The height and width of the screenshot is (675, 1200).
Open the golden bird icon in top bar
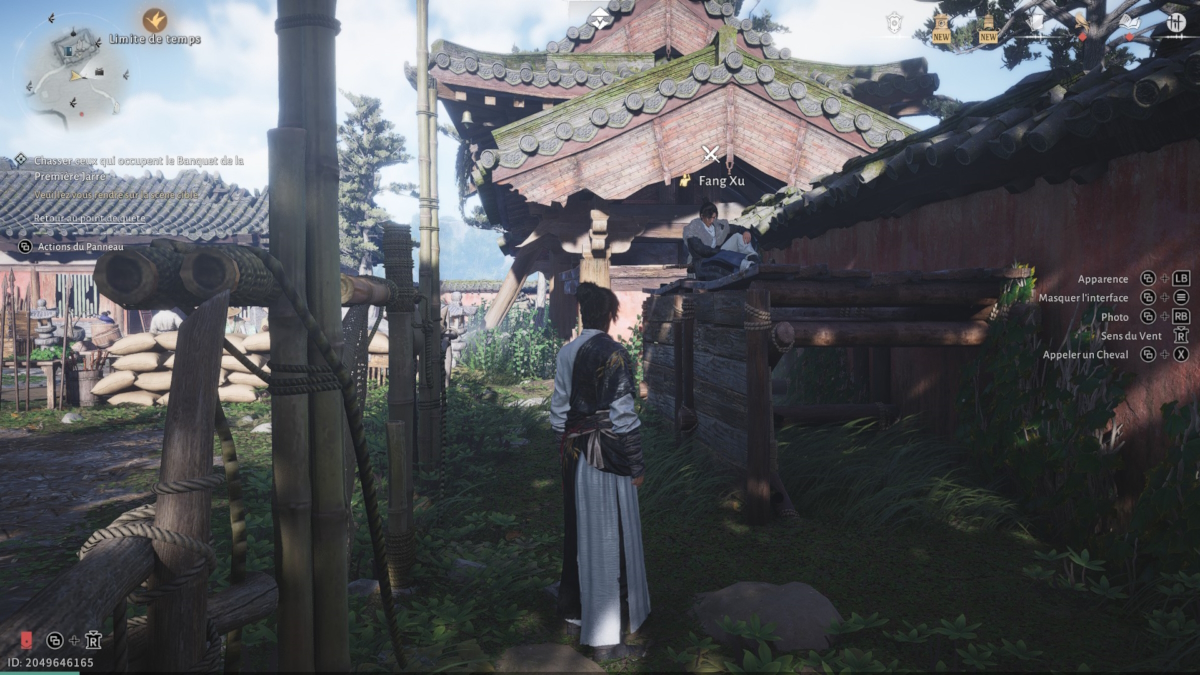(1084, 22)
